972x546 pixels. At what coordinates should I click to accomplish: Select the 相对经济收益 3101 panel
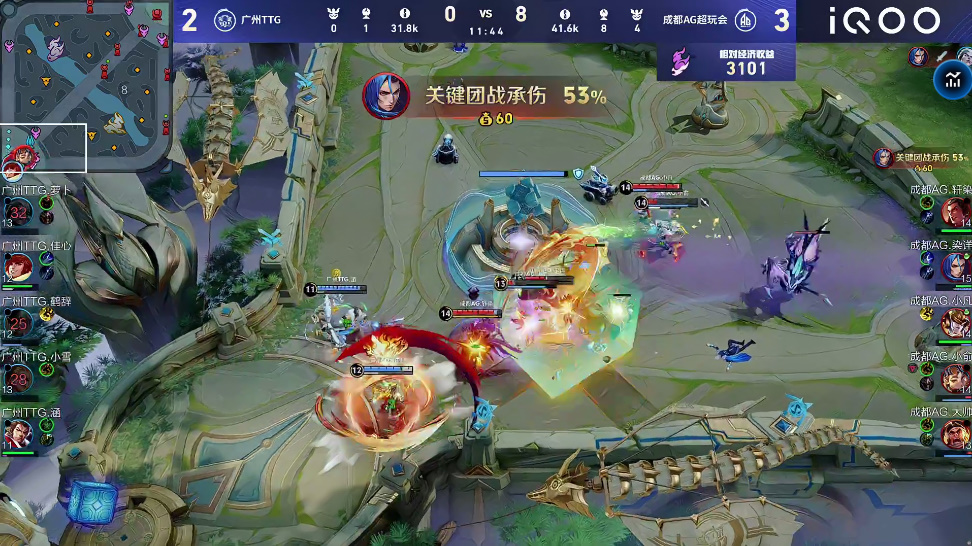point(726,62)
